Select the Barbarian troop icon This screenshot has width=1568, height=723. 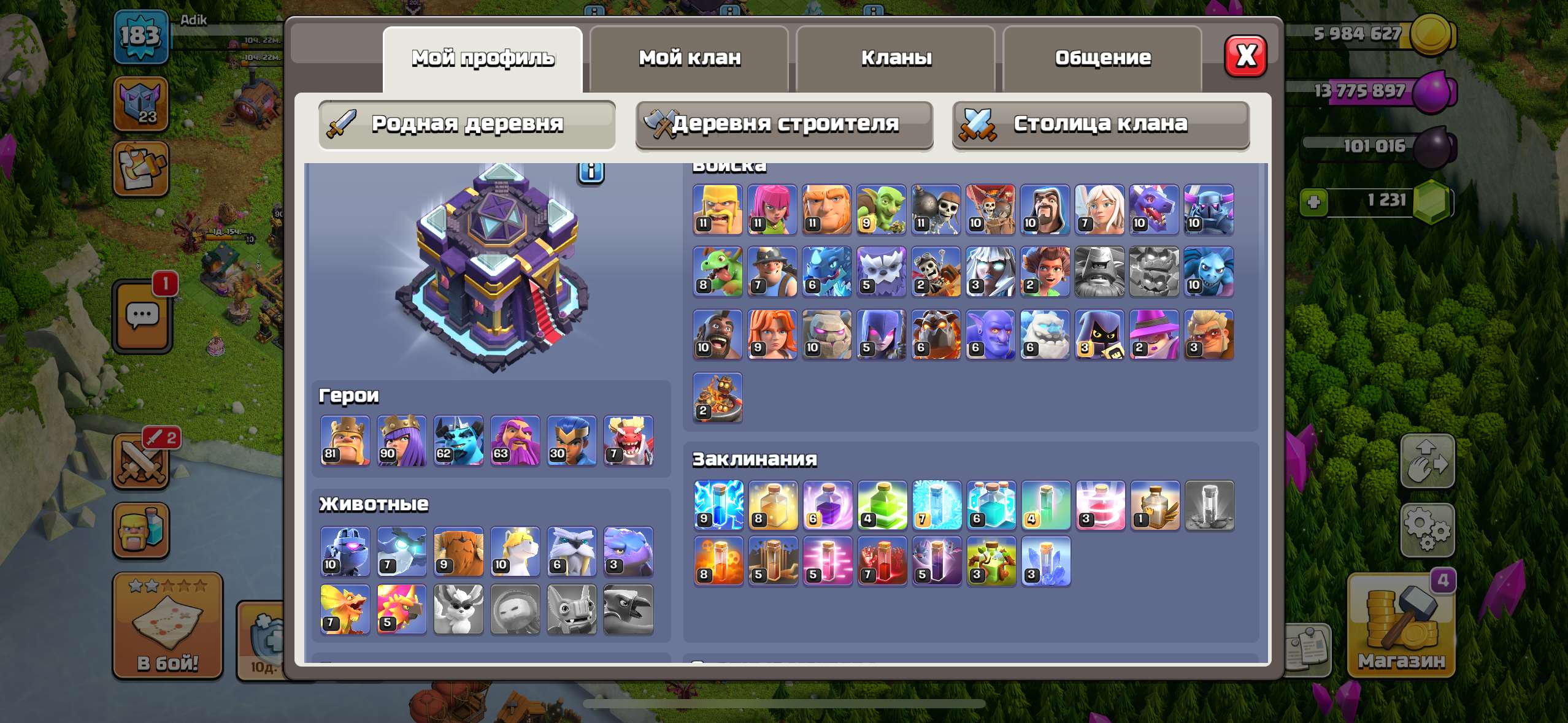coord(717,210)
